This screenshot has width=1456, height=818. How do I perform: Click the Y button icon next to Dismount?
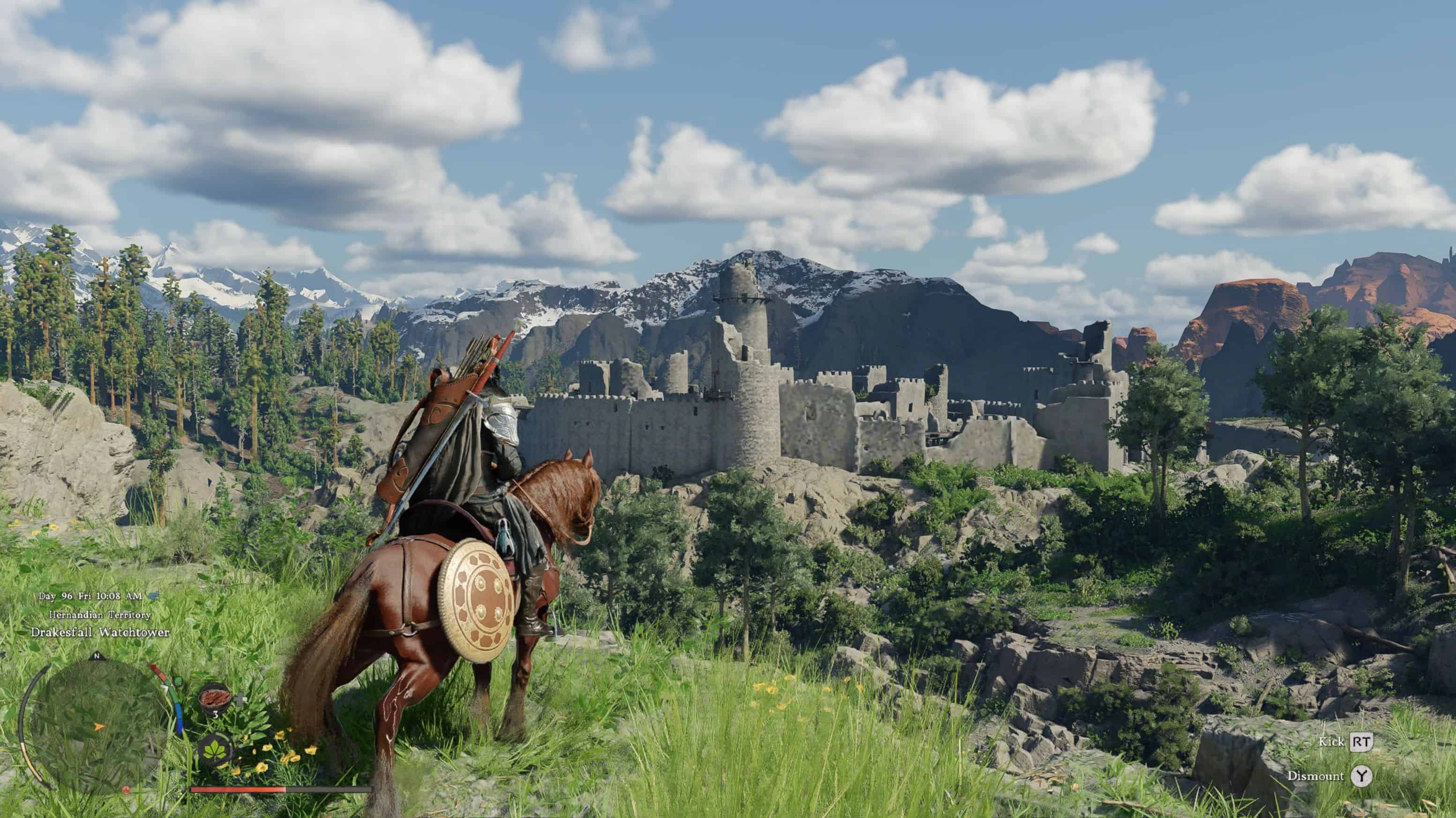[1361, 777]
